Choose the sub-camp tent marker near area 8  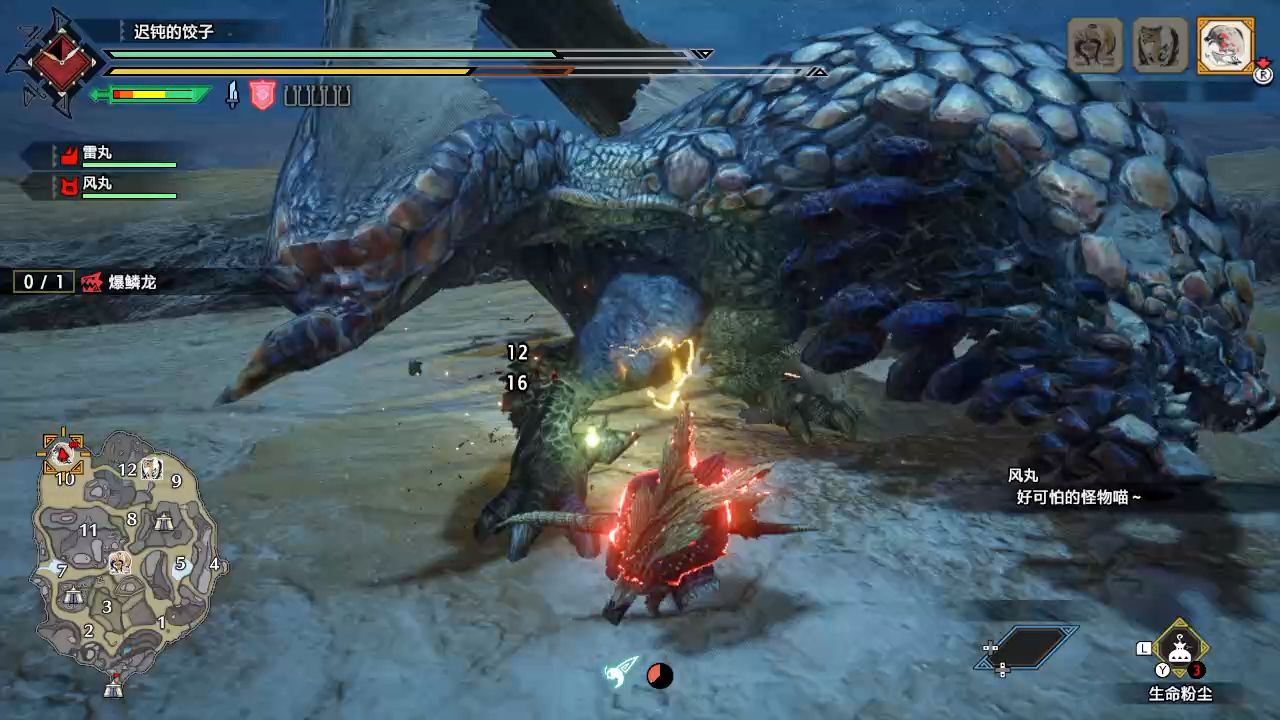pos(164,521)
